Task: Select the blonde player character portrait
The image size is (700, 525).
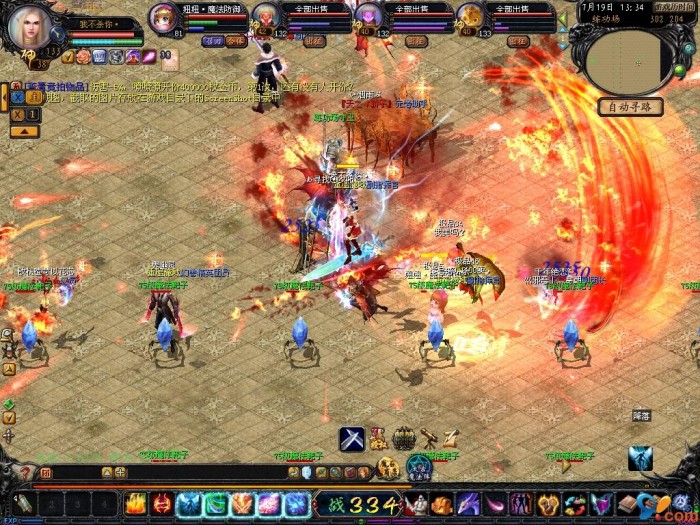Action: point(29,28)
